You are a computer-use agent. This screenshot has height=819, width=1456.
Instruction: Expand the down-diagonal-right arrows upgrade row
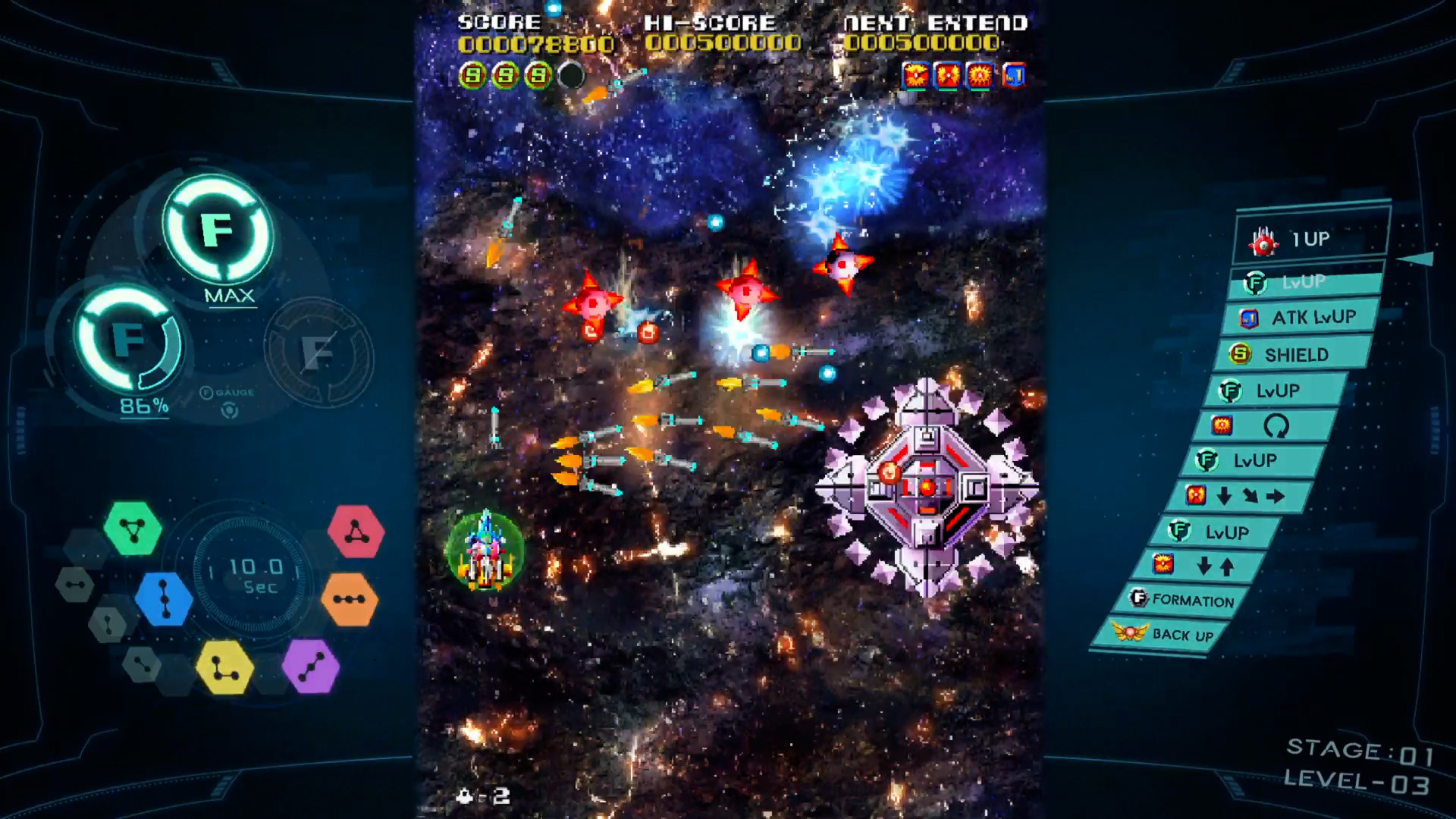pyautogui.click(x=1234, y=496)
